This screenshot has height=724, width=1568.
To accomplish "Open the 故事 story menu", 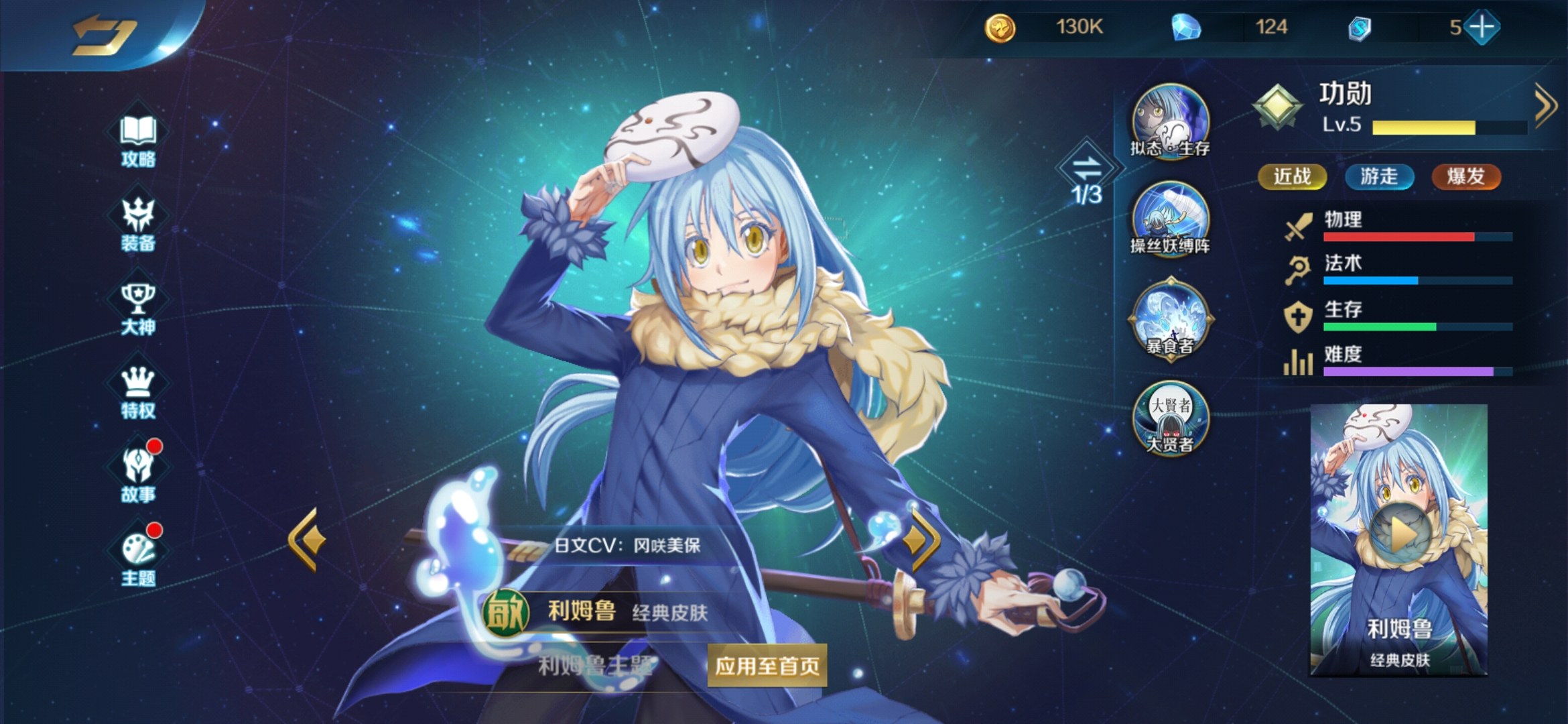I will 138,475.
